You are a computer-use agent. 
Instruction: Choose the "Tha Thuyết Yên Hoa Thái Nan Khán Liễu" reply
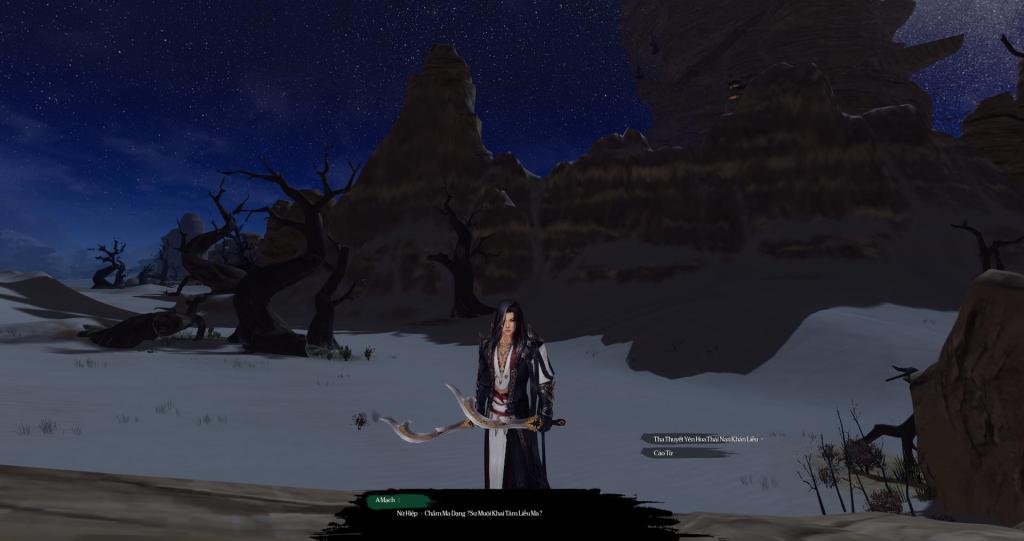701,438
